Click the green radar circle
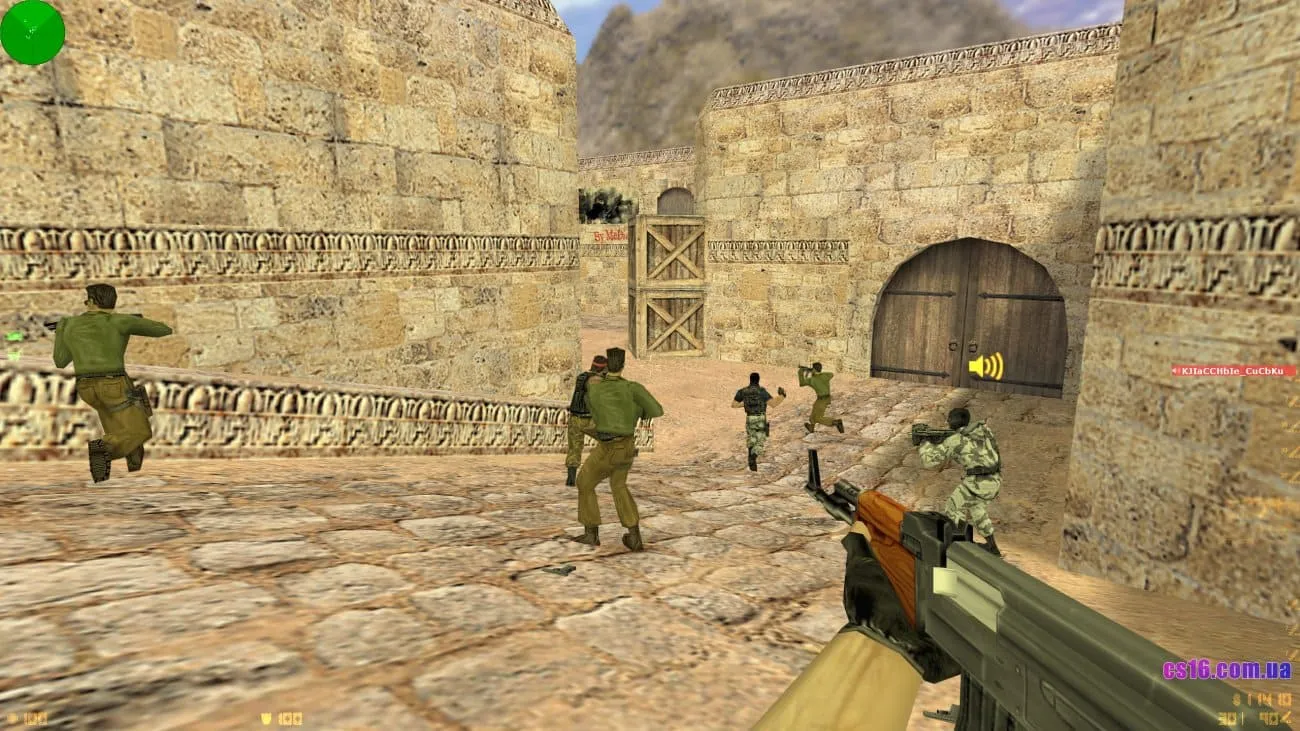Image resolution: width=1300 pixels, height=731 pixels. tap(33, 31)
